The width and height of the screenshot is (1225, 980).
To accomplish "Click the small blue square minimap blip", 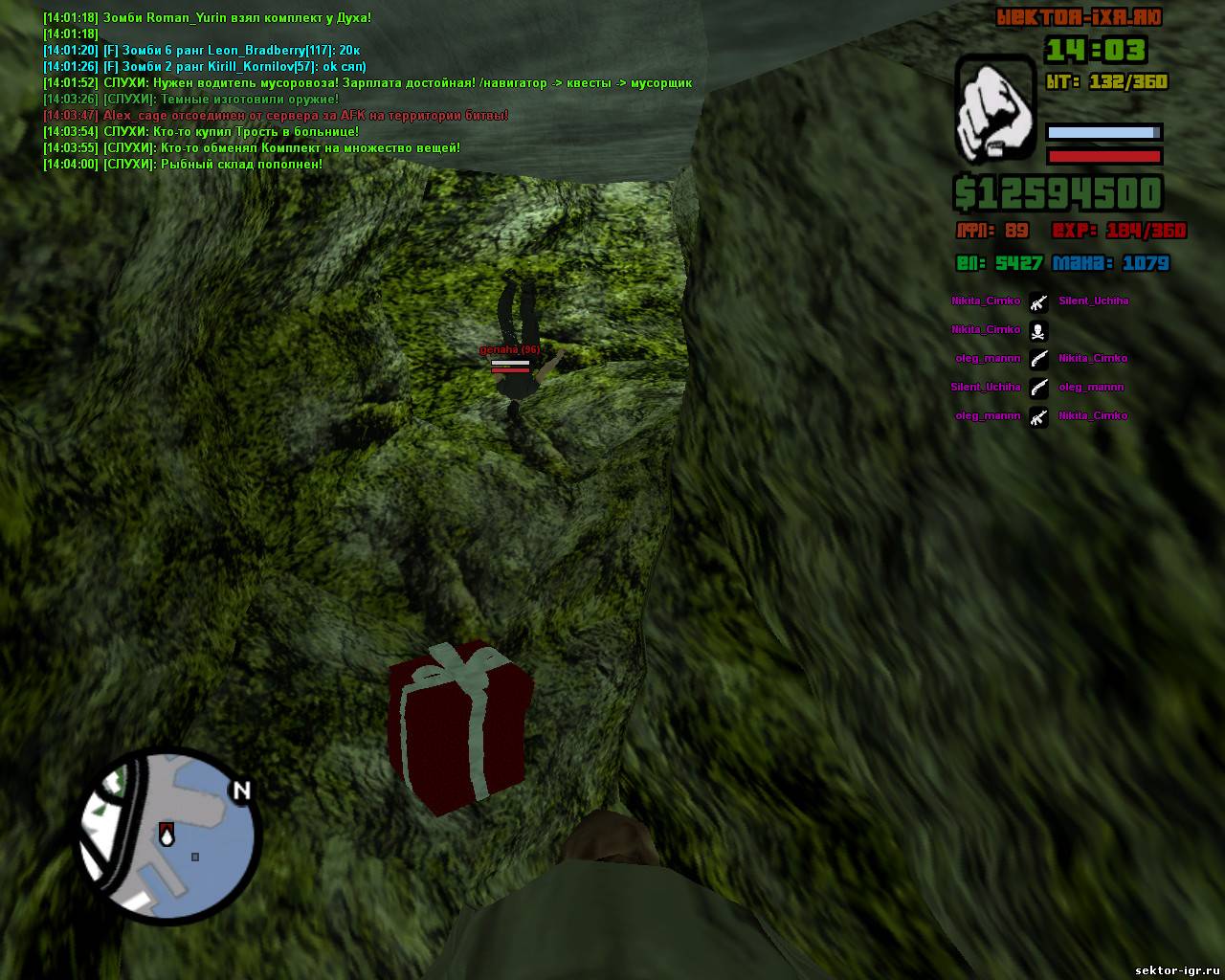I will tap(195, 857).
